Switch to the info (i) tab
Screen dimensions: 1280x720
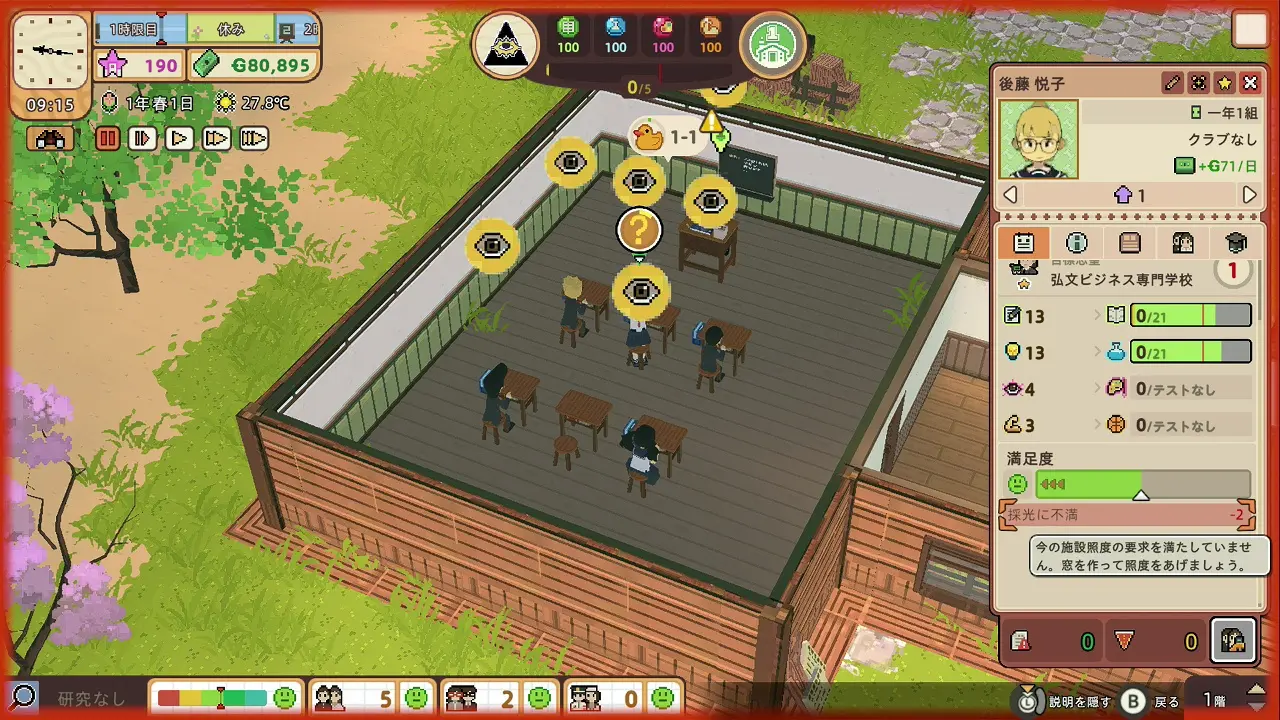pos(1077,243)
